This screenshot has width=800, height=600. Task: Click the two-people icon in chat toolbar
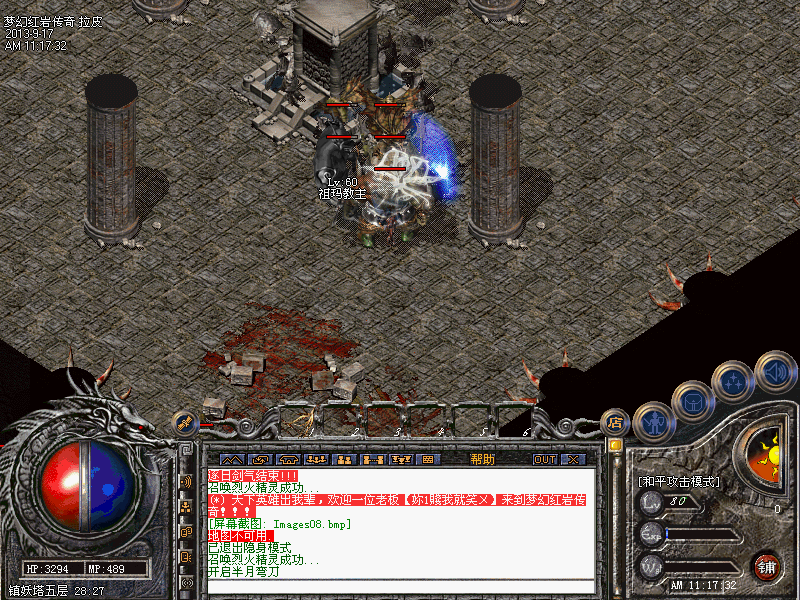(x=343, y=459)
